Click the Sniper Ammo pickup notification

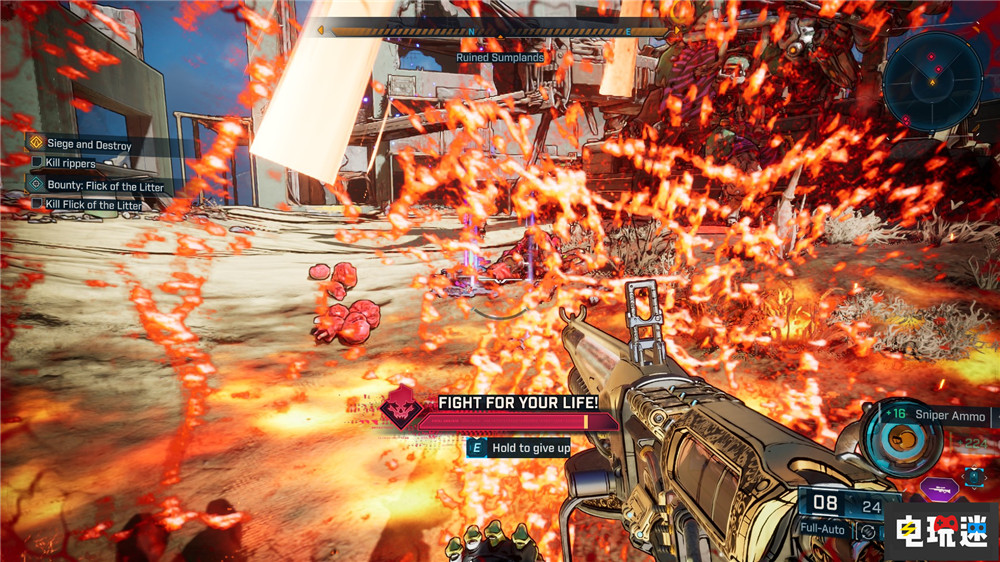pos(939,416)
